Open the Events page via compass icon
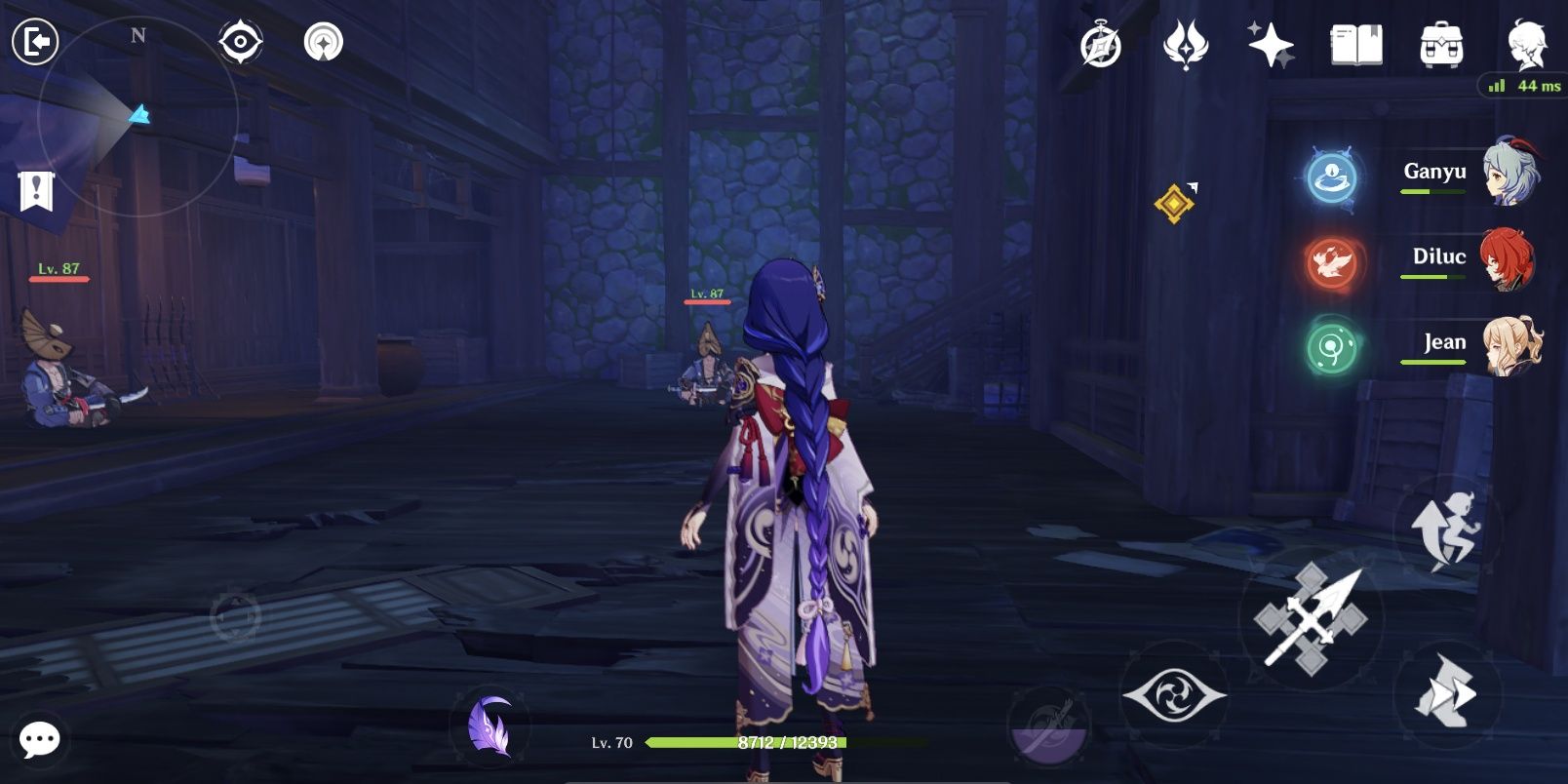This screenshot has width=1568, height=784. [1102, 43]
